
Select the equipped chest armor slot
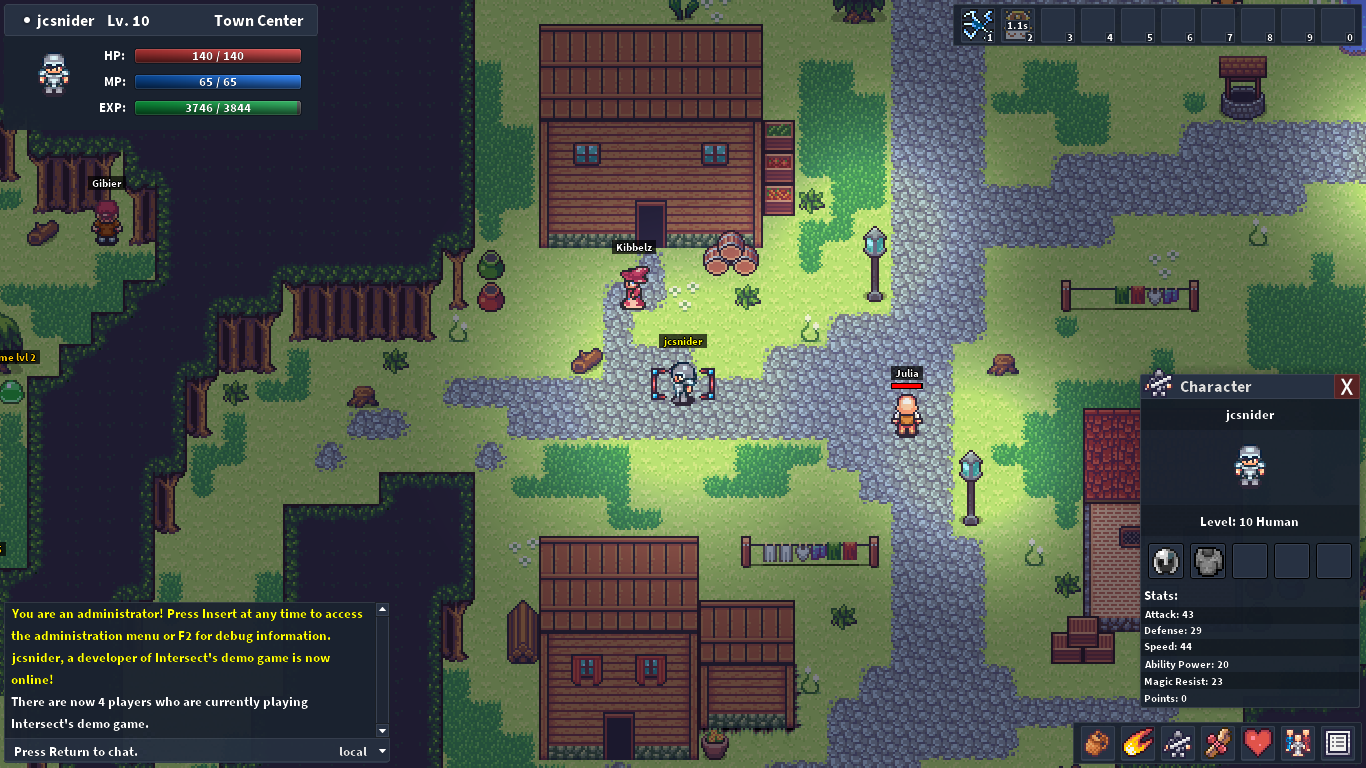click(x=1208, y=561)
